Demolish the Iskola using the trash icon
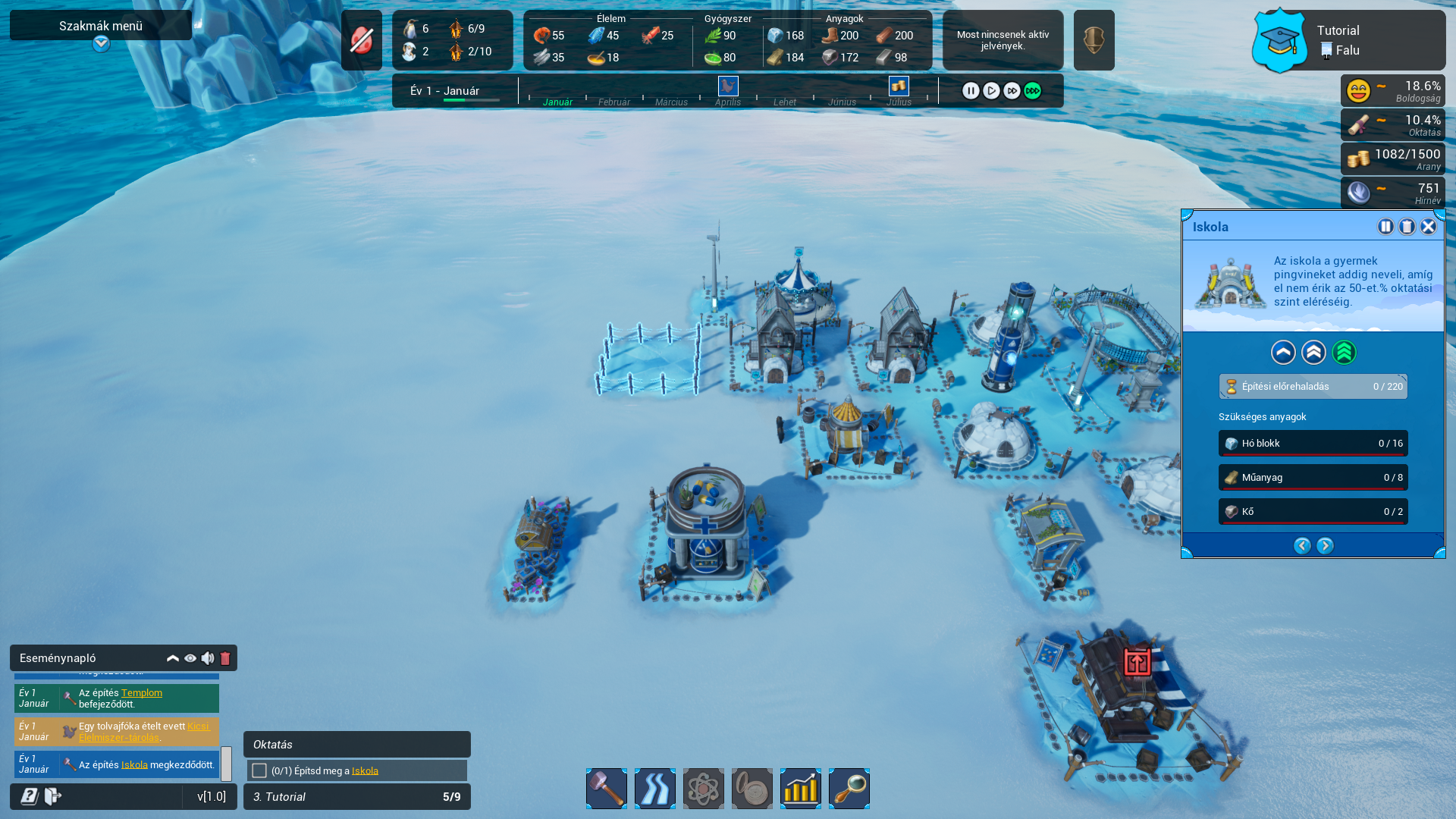 1407,227
